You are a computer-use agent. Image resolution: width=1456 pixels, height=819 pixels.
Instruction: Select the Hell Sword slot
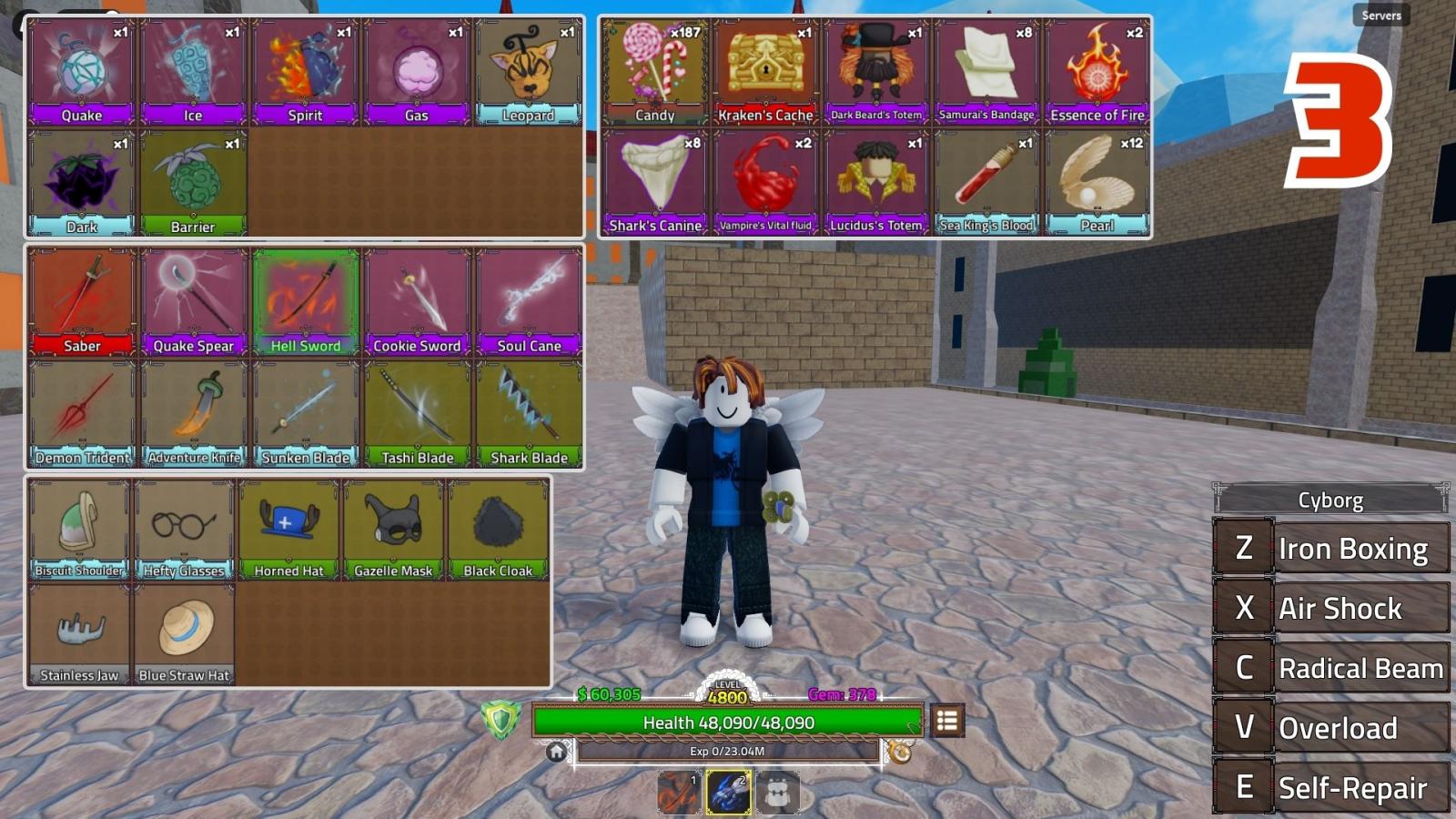[x=306, y=302]
